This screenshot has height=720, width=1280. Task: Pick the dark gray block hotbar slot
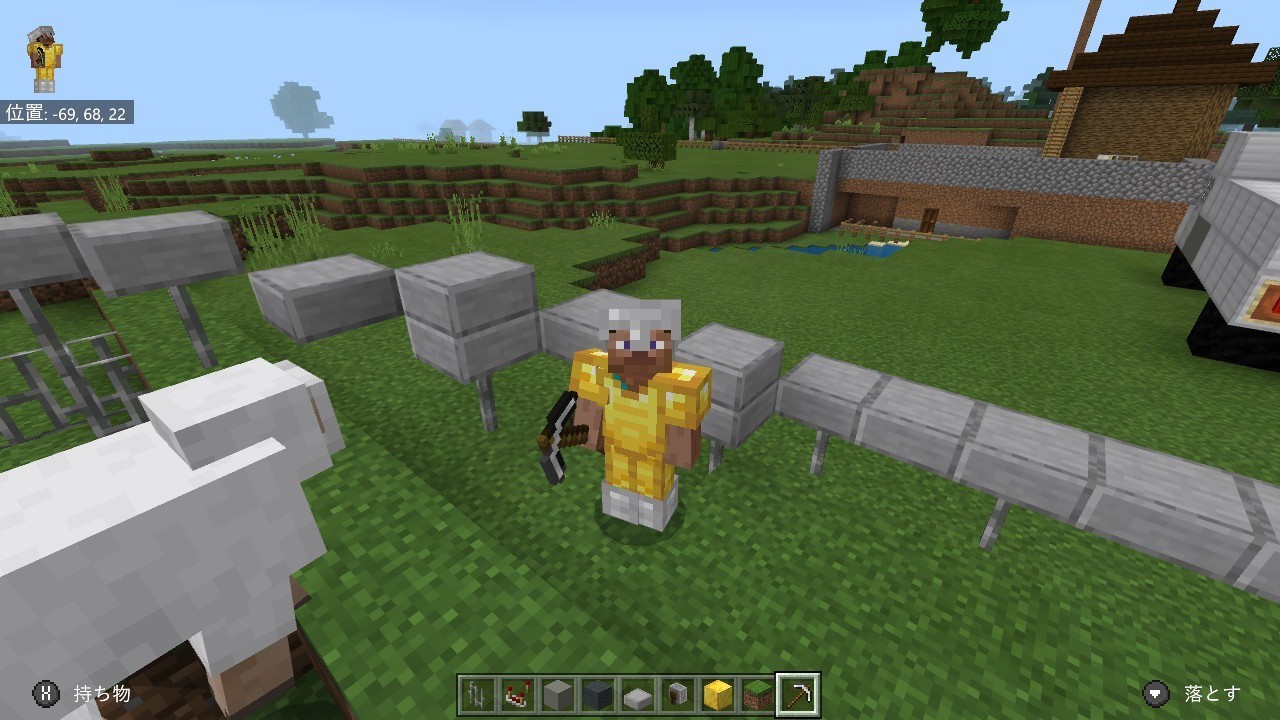598,694
